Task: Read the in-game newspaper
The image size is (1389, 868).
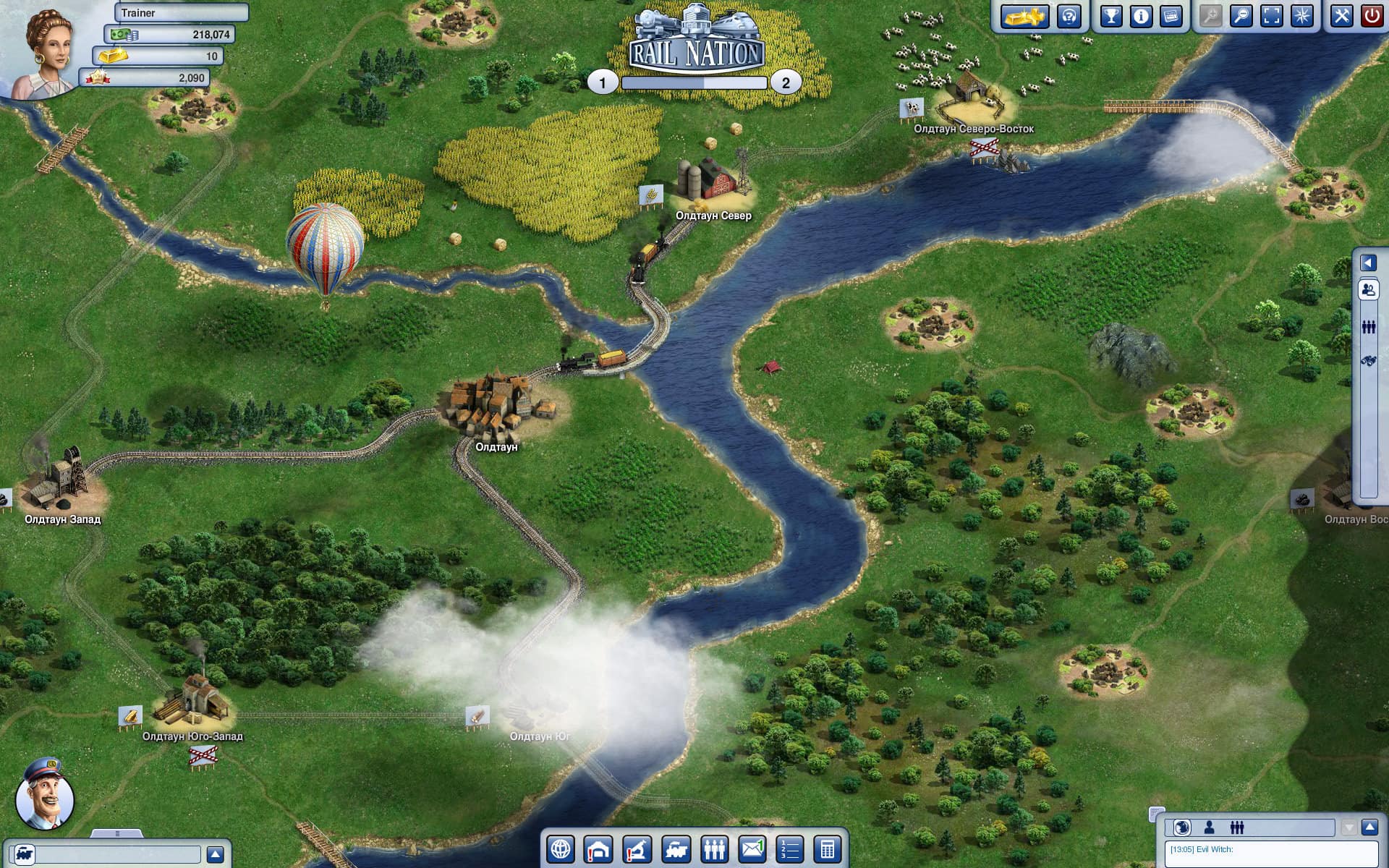Action: (1173, 17)
